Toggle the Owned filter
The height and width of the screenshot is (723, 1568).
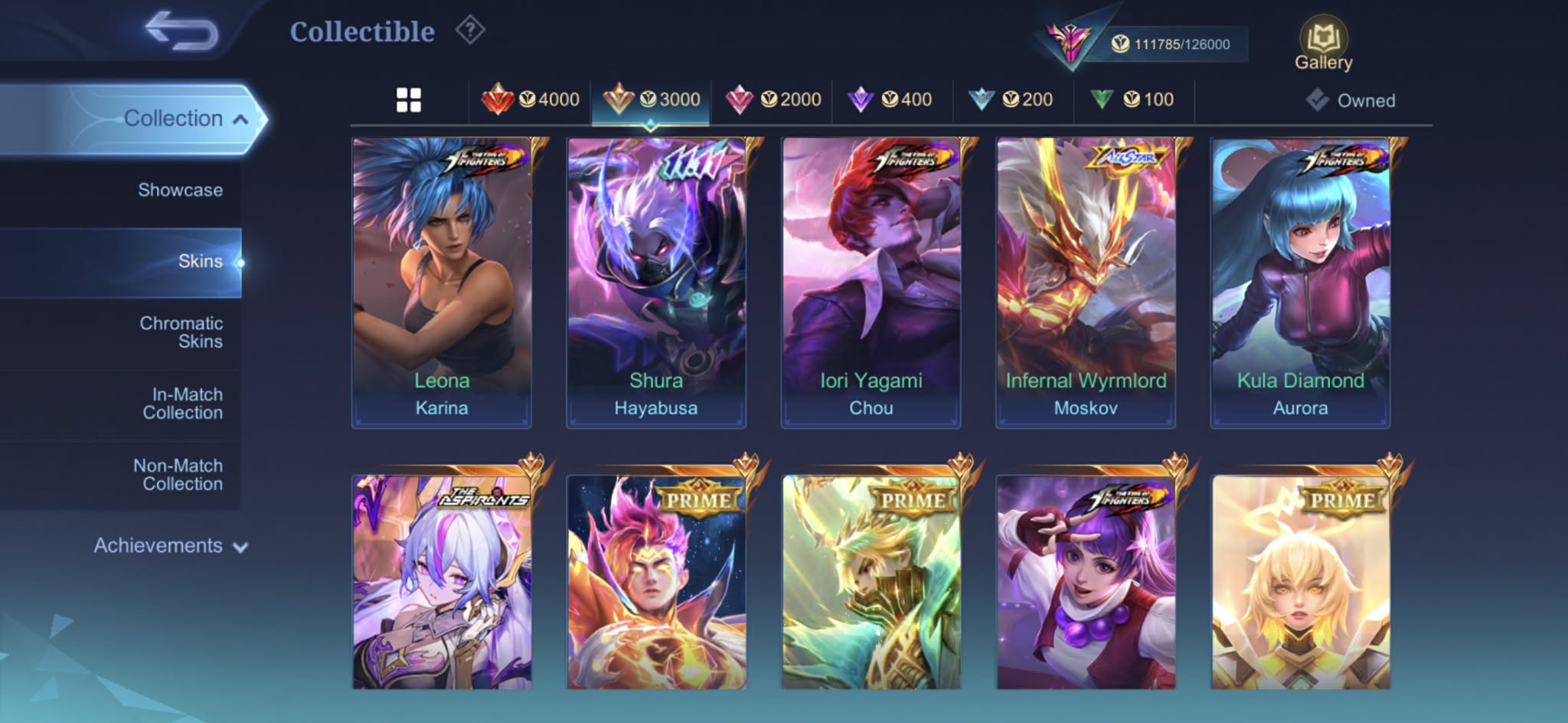click(x=1352, y=100)
